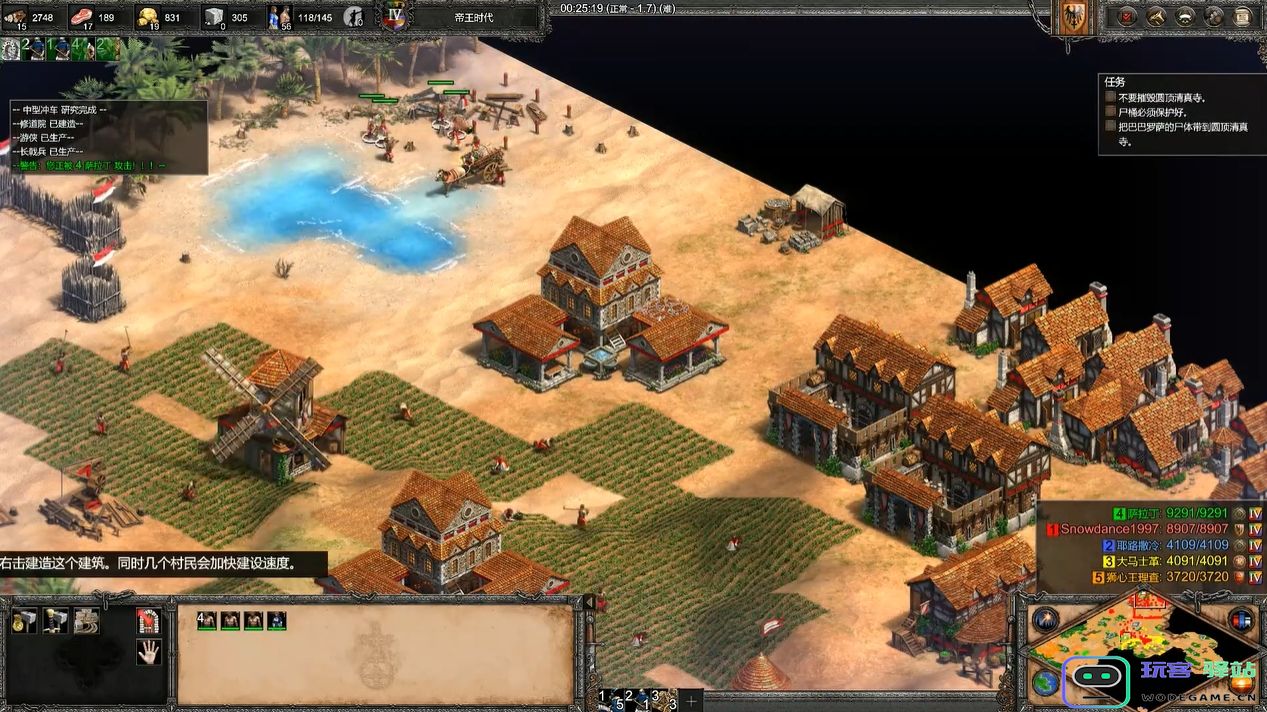The image size is (1267, 712).
Task: Toggle the minimap red-blue color mode button
Action: pyautogui.click(x=1241, y=619)
